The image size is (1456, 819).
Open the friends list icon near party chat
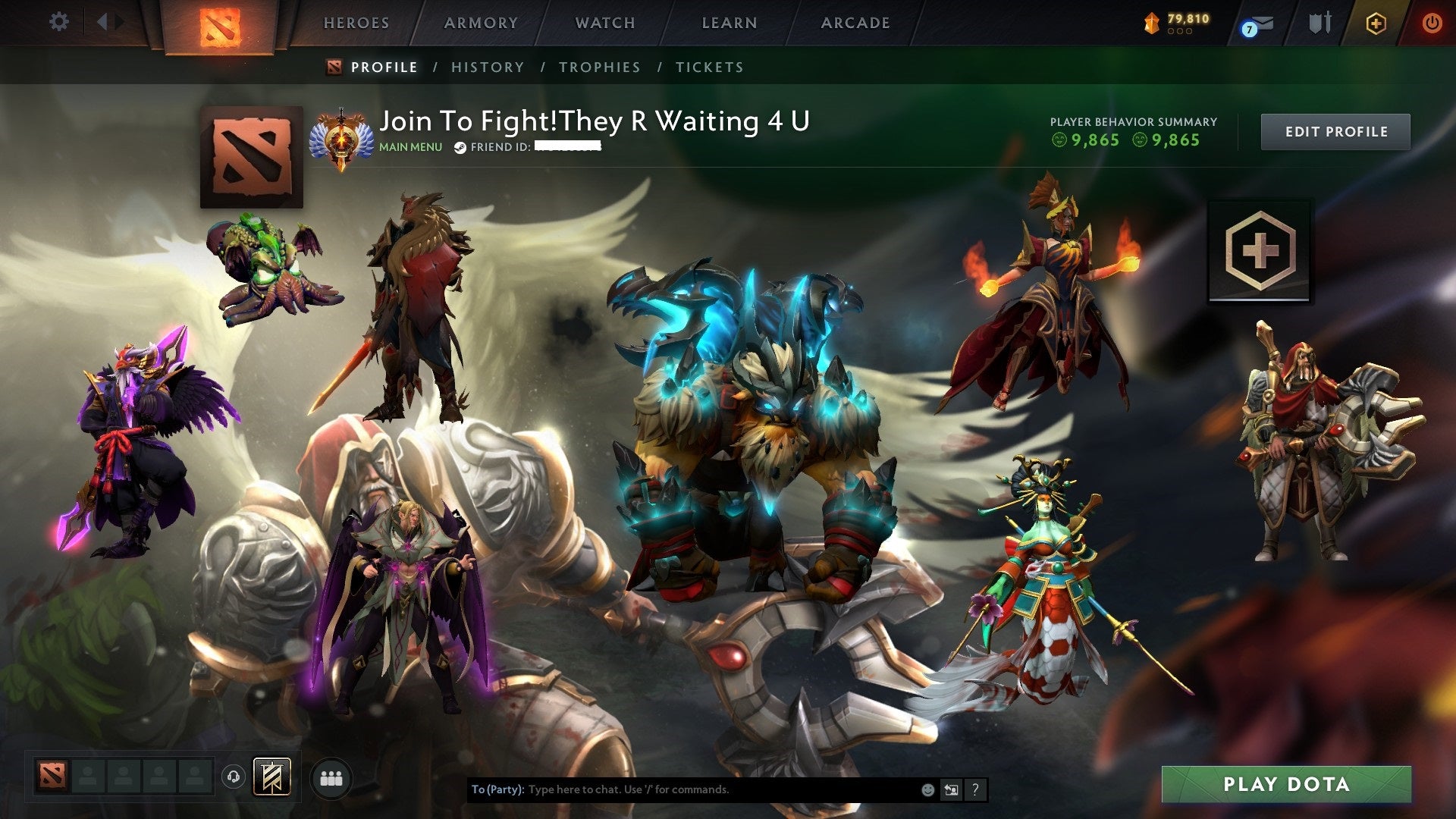[330, 778]
